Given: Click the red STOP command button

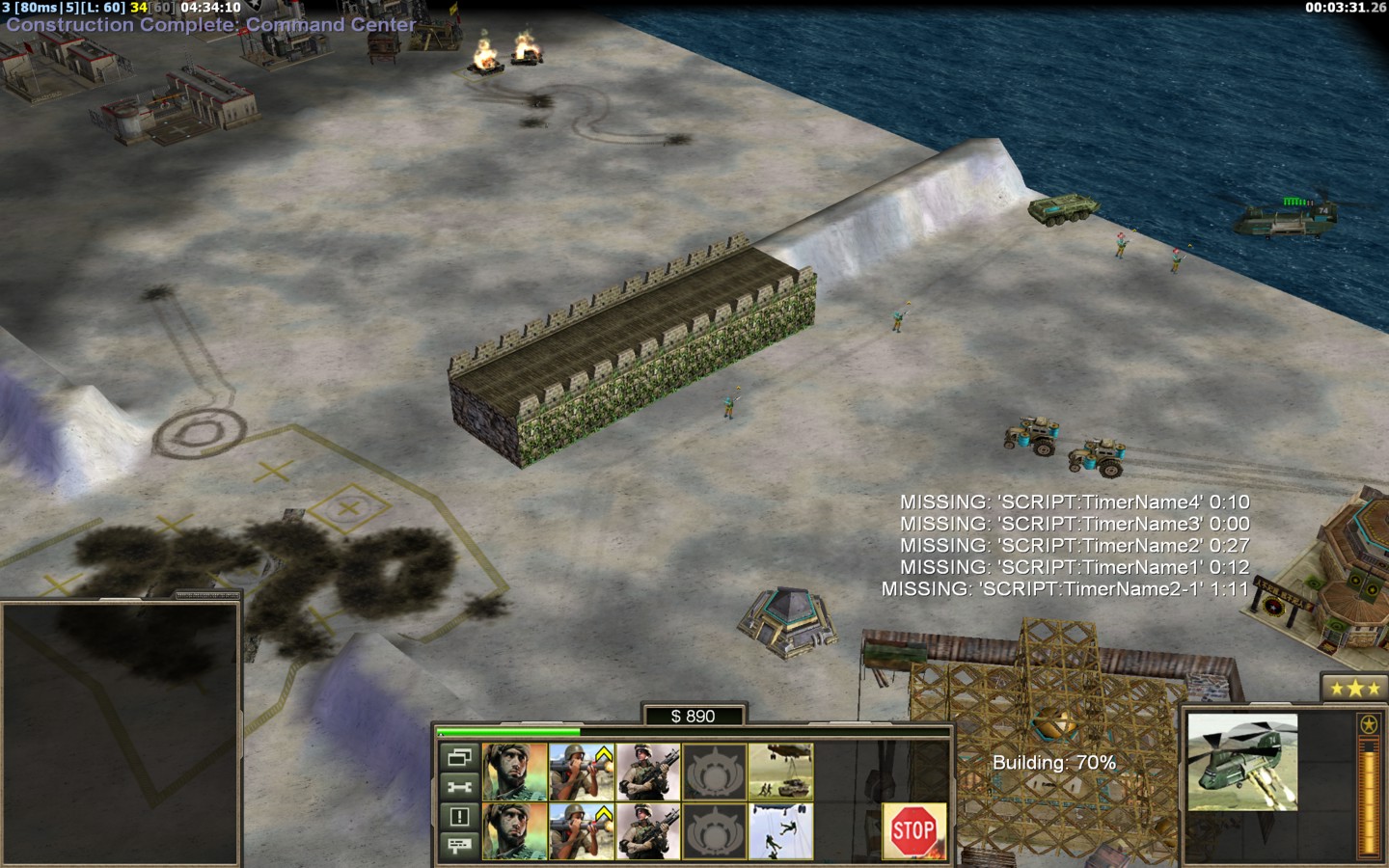Looking at the screenshot, I should 912,829.
